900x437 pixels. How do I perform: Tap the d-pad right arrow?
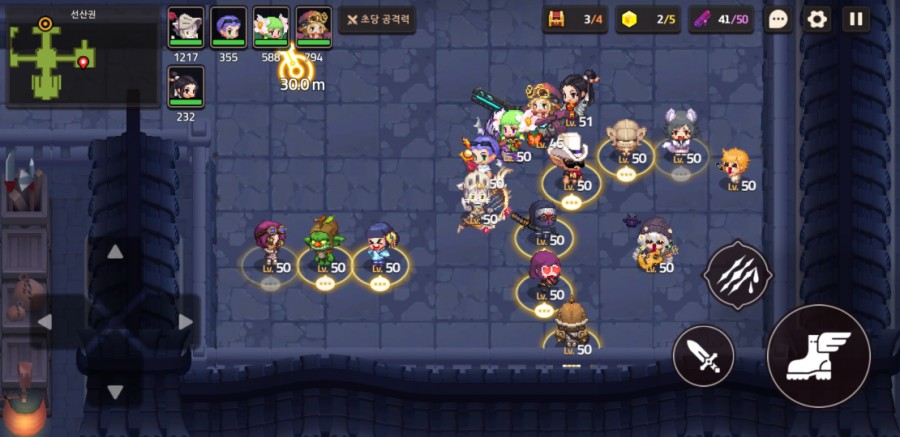186,322
